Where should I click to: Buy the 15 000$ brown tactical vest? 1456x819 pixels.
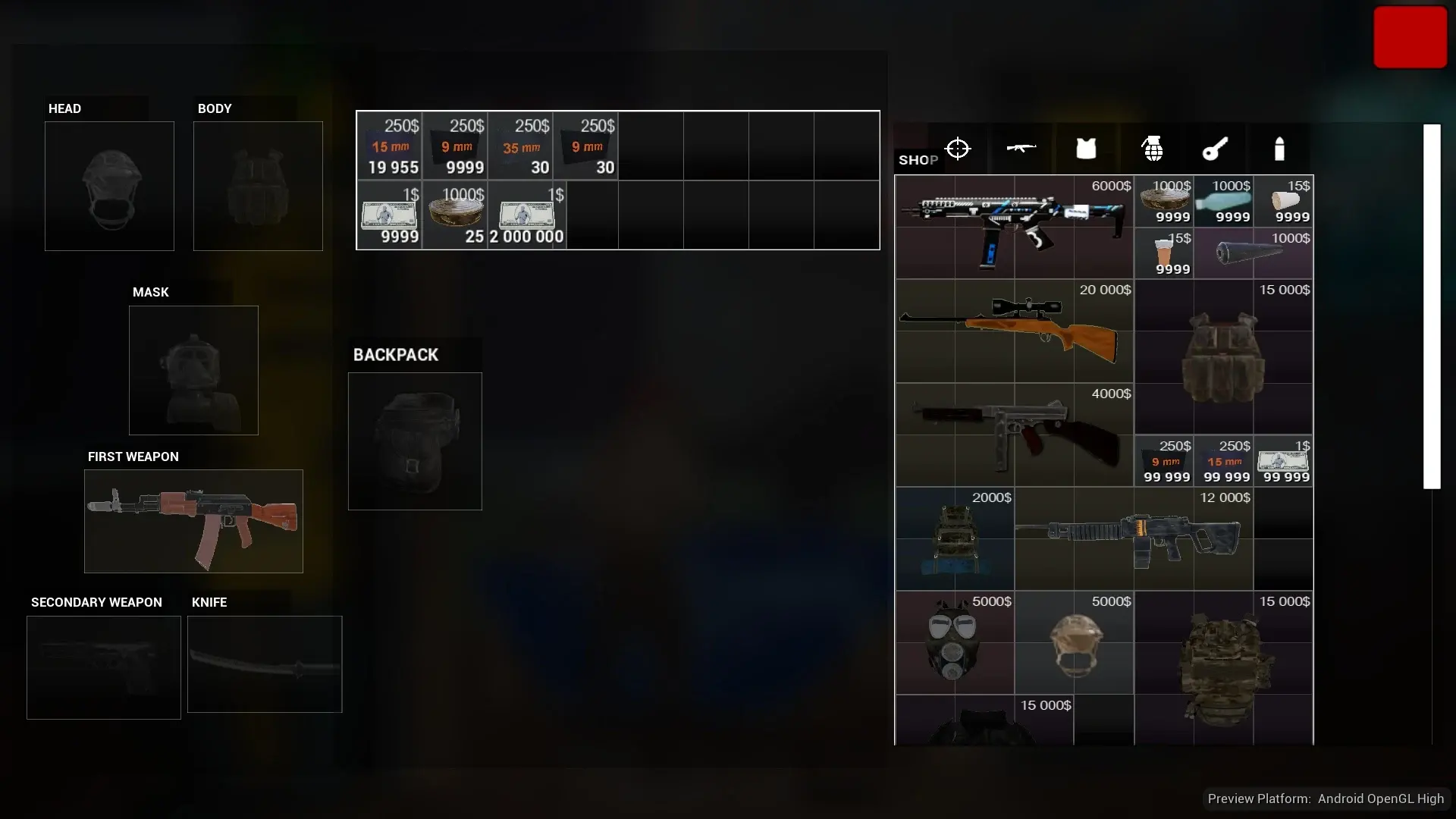pos(1223,356)
